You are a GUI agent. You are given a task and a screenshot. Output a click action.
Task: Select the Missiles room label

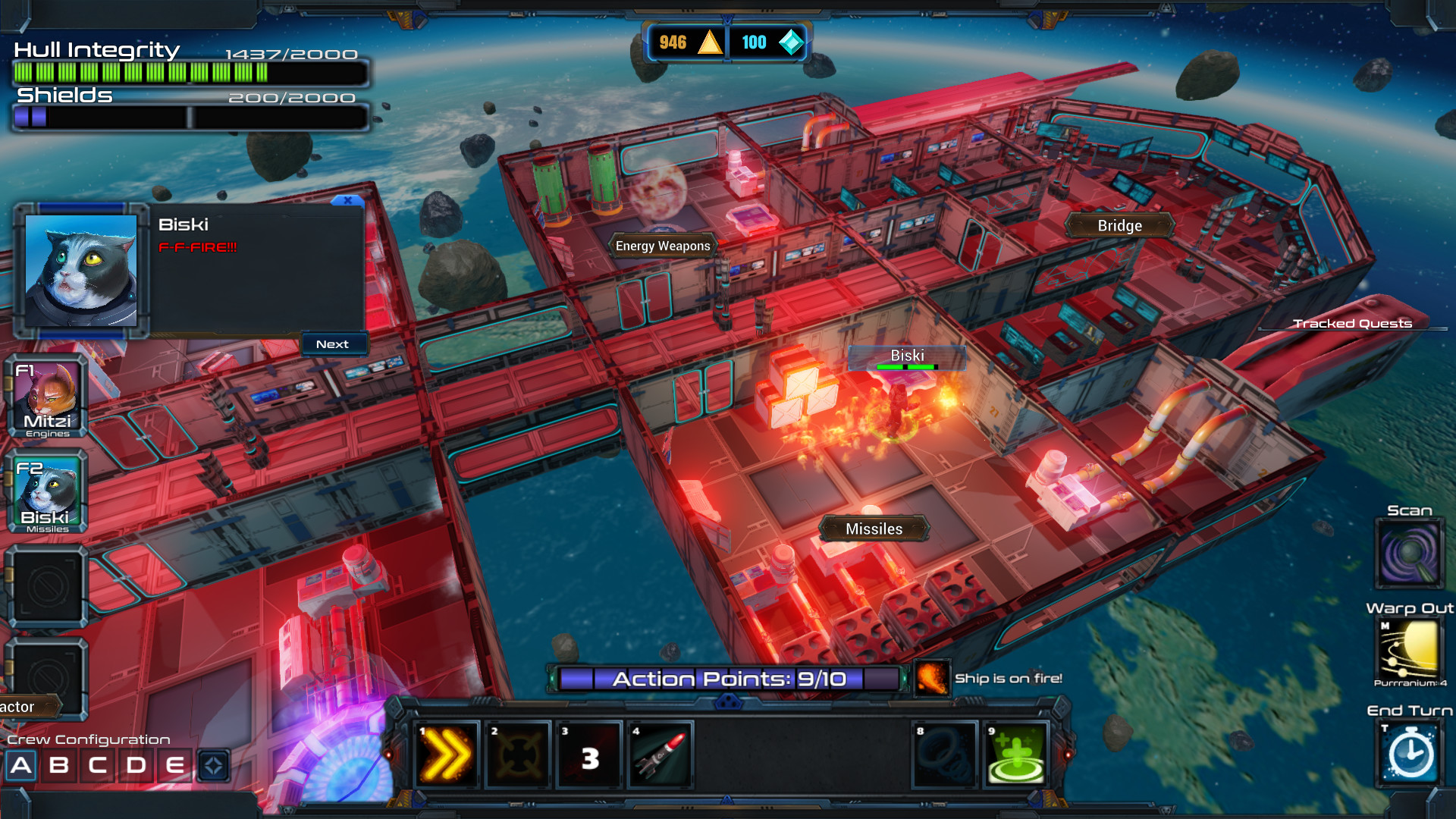(874, 529)
